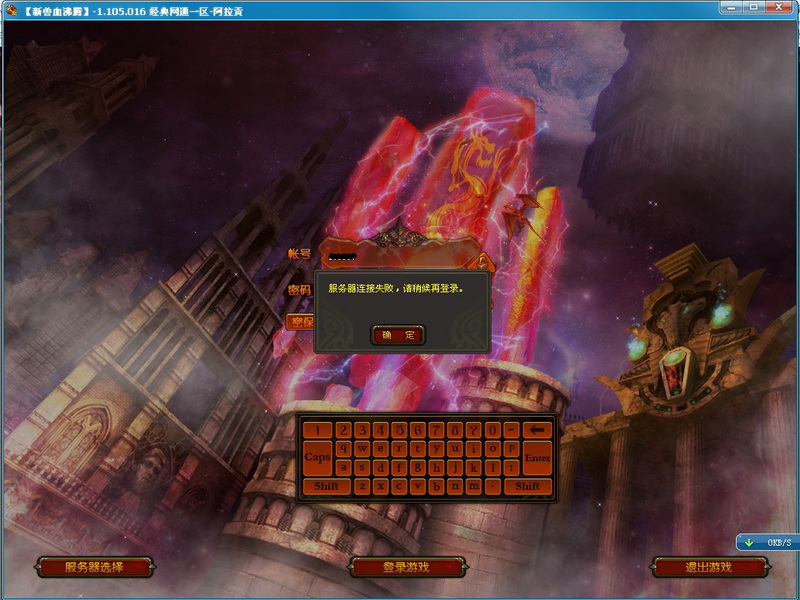Click the backspace arrow key on the virtual keyboard
This screenshot has width=800, height=600.
click(538, 430)
